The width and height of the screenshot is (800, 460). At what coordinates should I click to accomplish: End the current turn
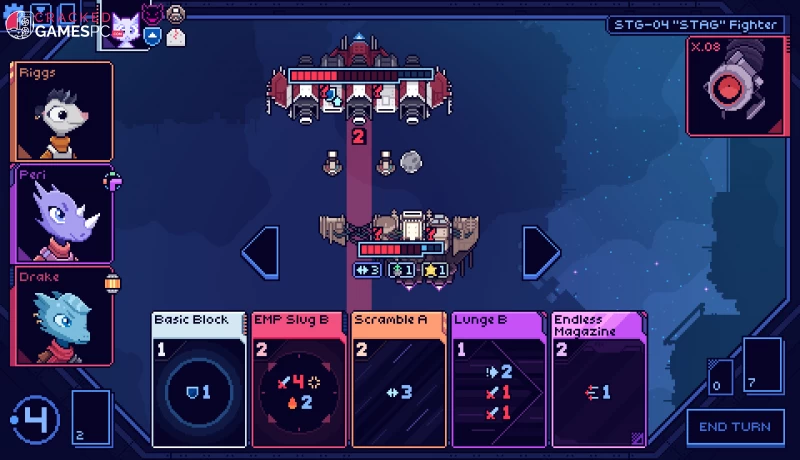[735, 427]
